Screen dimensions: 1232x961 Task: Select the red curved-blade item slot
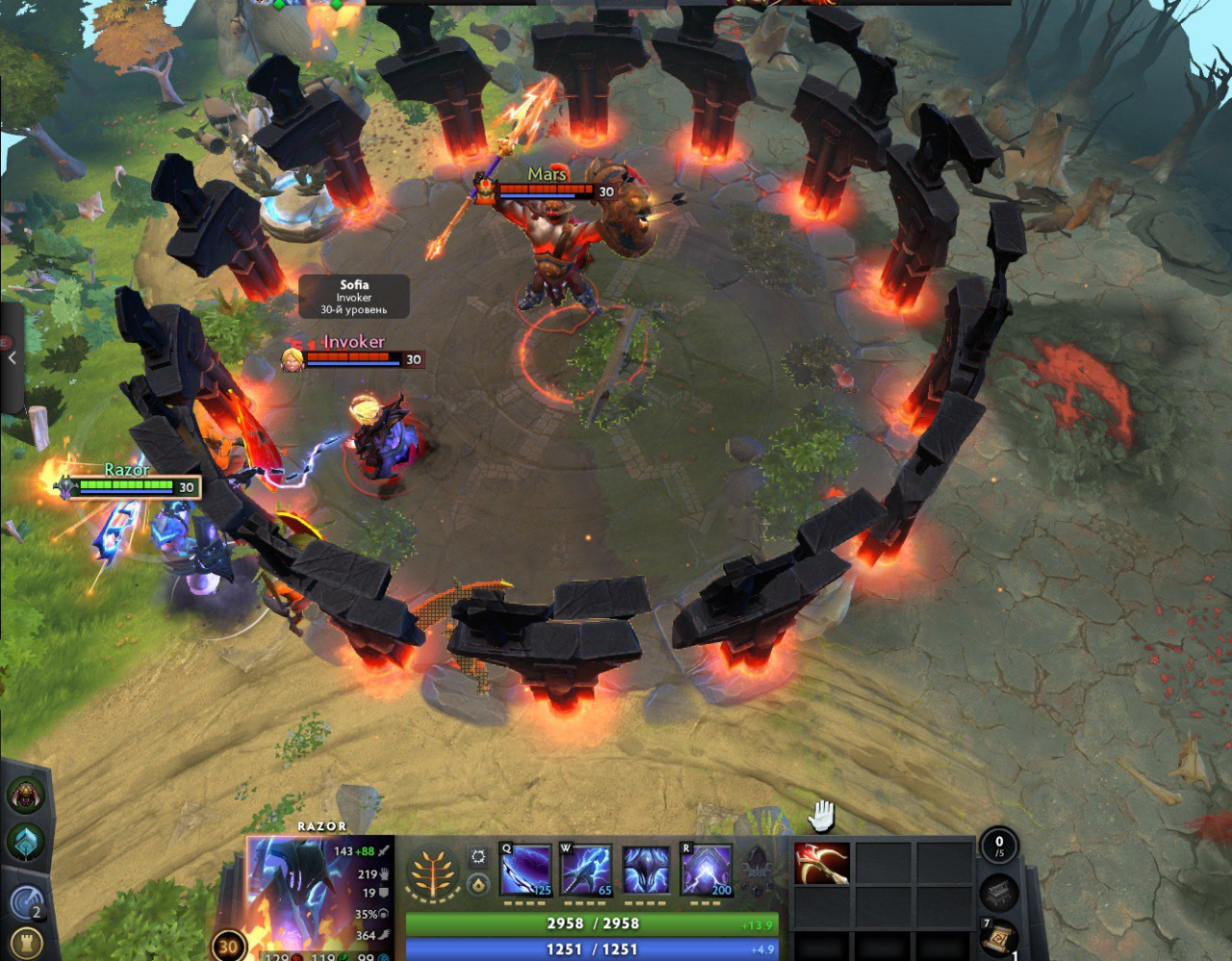pos(822,864)
